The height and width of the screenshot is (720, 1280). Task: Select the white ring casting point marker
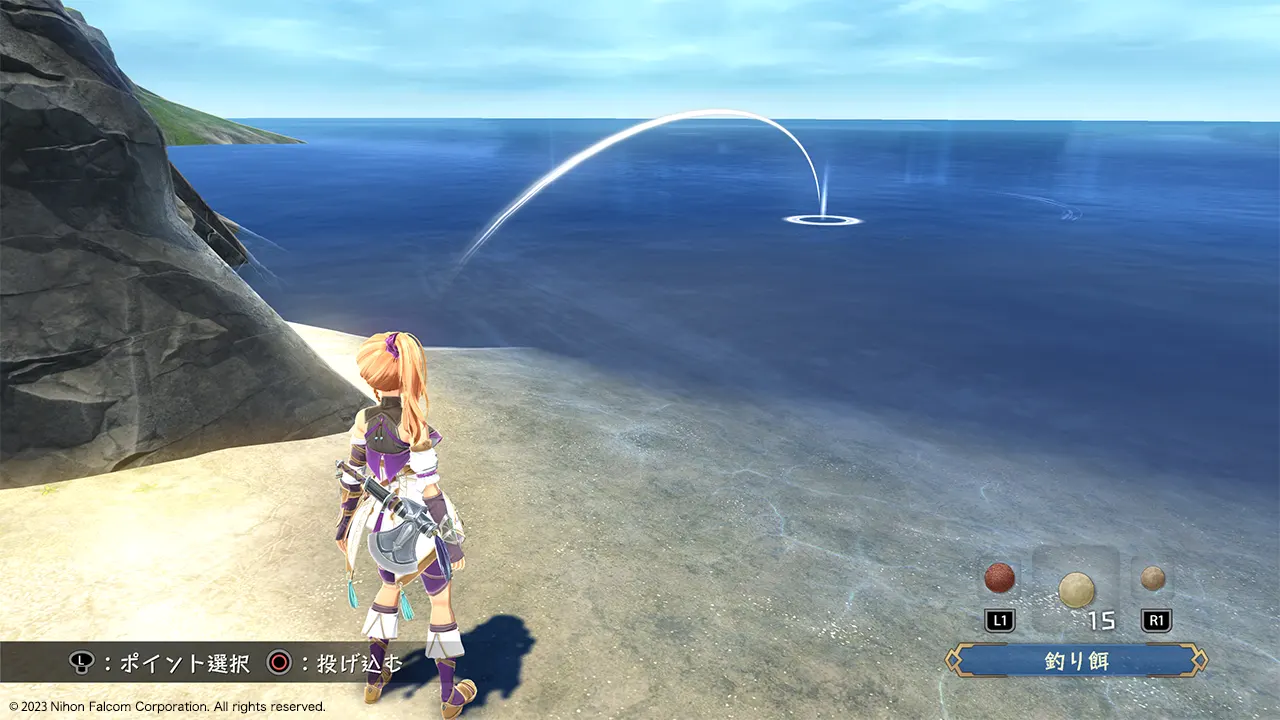(822, 220)
